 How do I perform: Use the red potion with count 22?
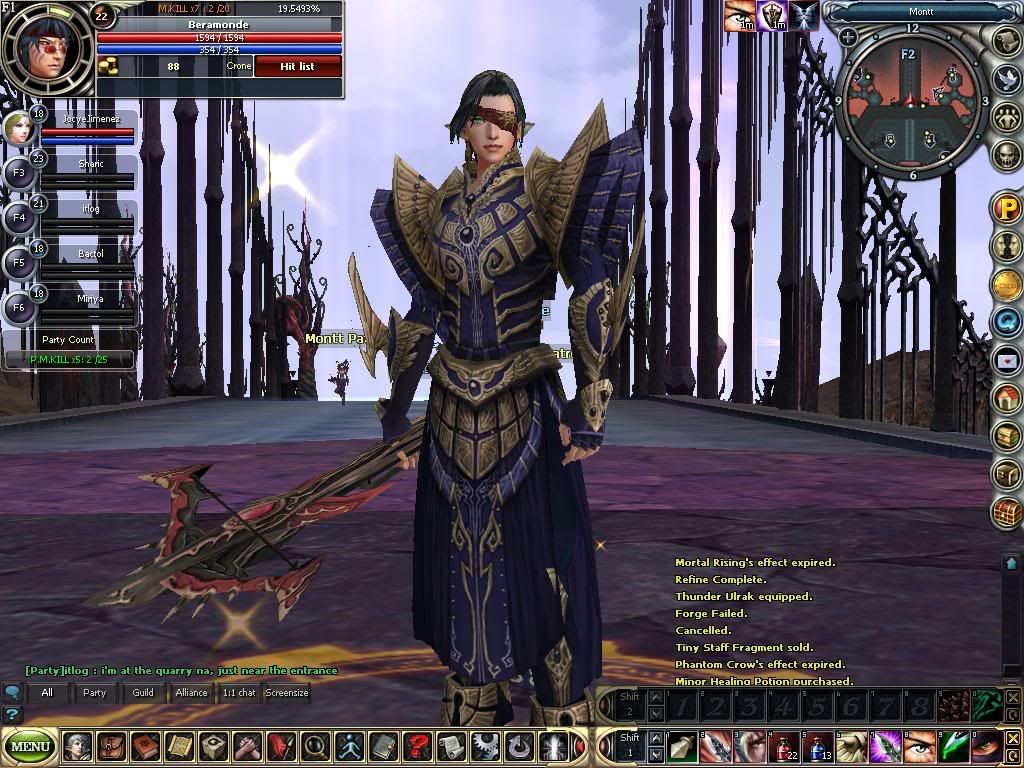coord(785,746)
